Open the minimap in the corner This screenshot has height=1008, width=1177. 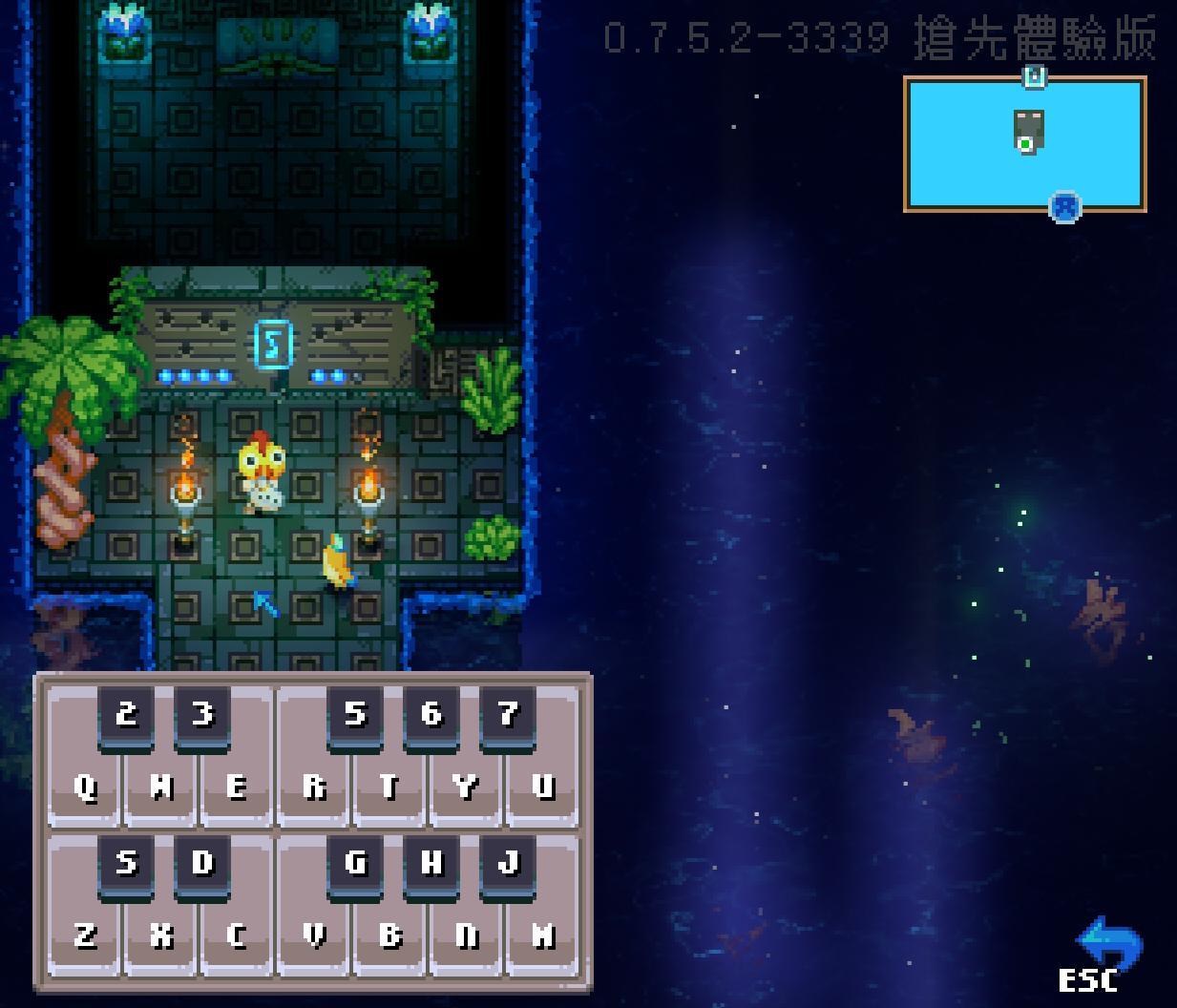tap(1025, 143)
